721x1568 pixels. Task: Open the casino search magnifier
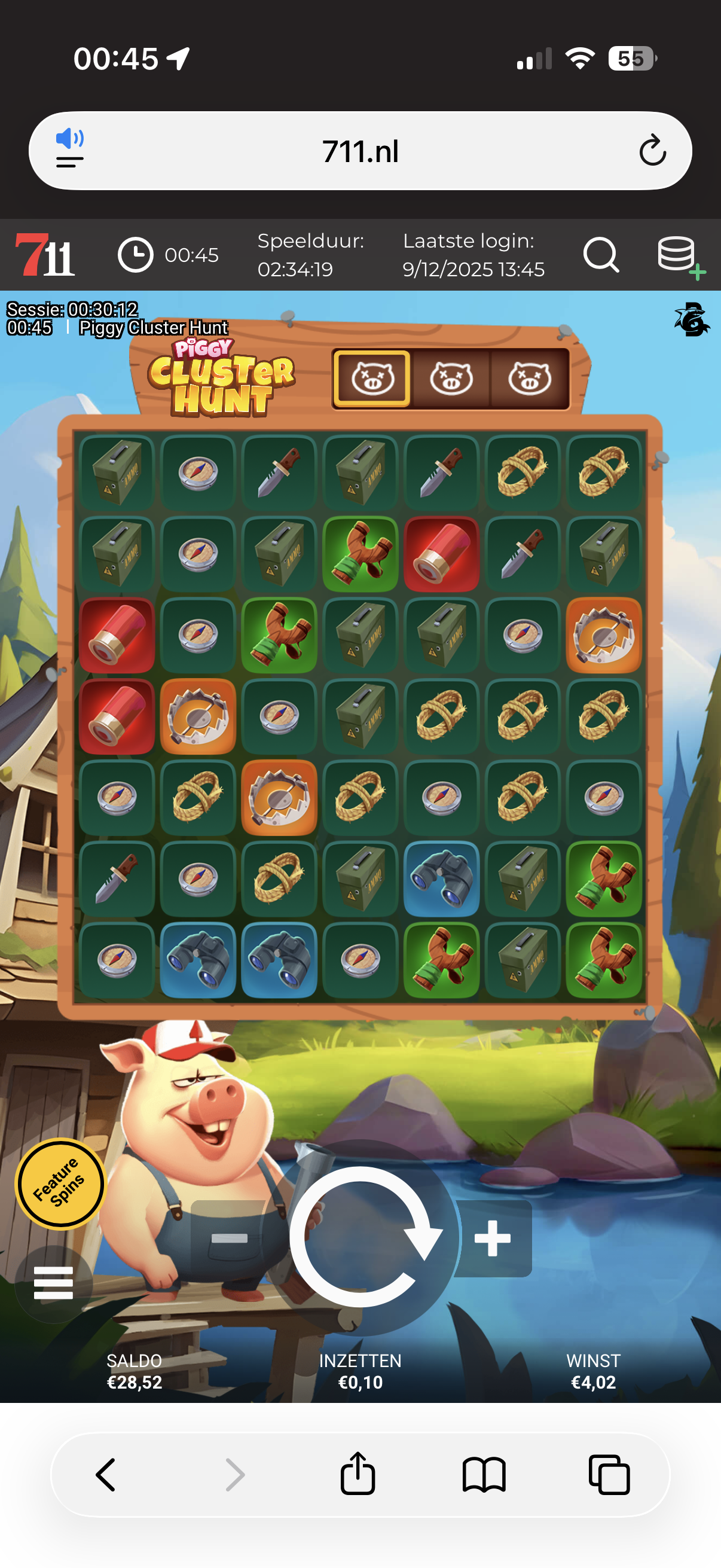click(x=600, y=255)
